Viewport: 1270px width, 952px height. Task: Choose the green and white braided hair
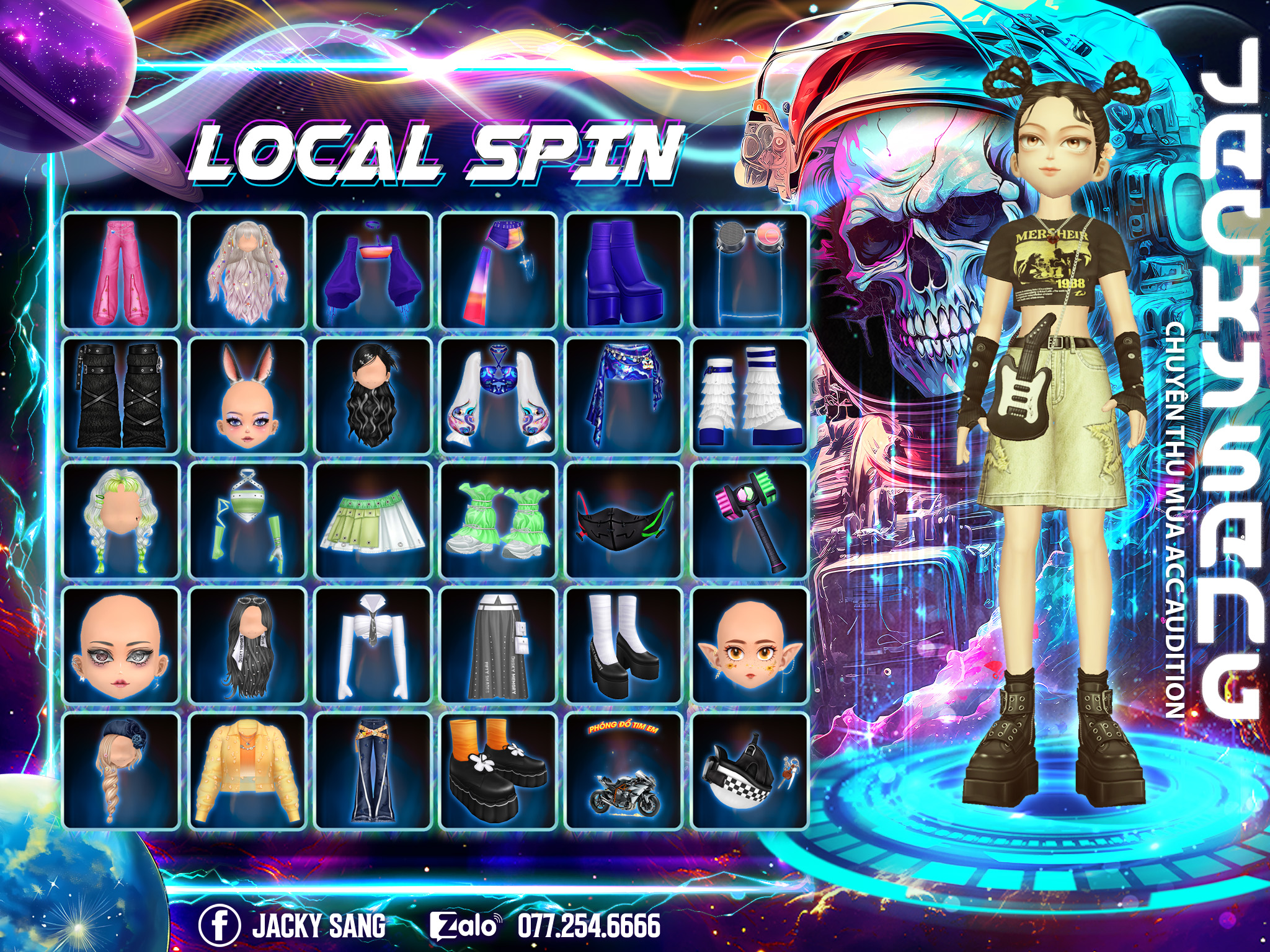tap(122, 521)
